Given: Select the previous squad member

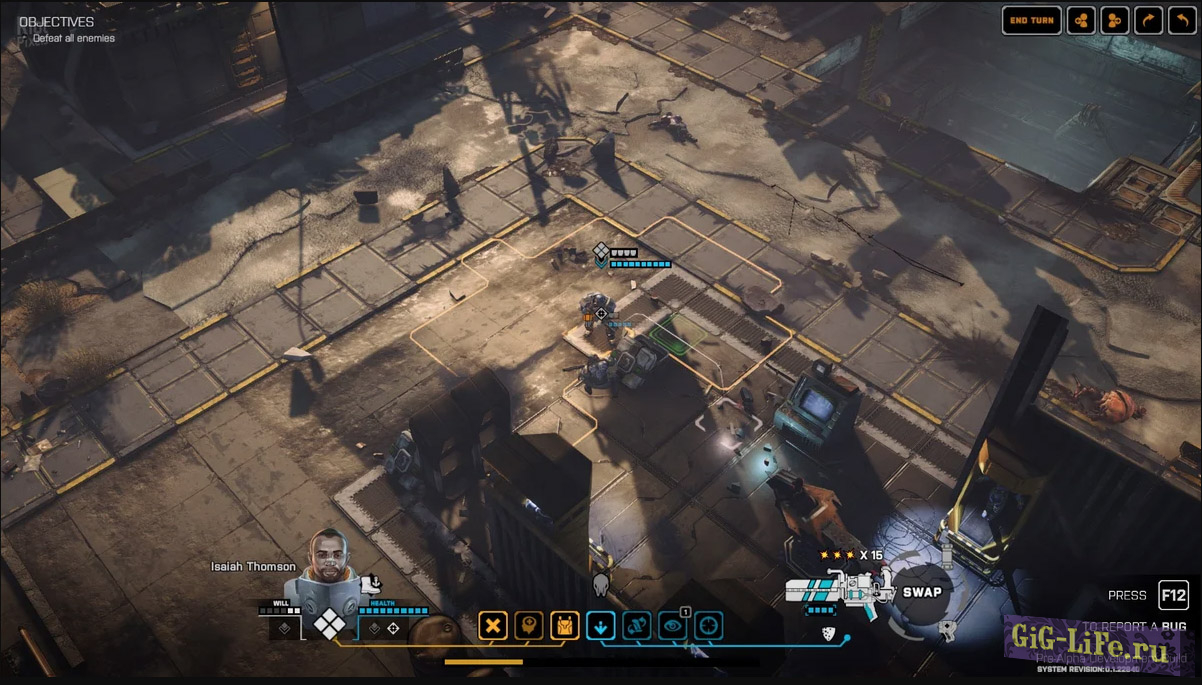Looking at the screenshot, I should point(1081,20).
